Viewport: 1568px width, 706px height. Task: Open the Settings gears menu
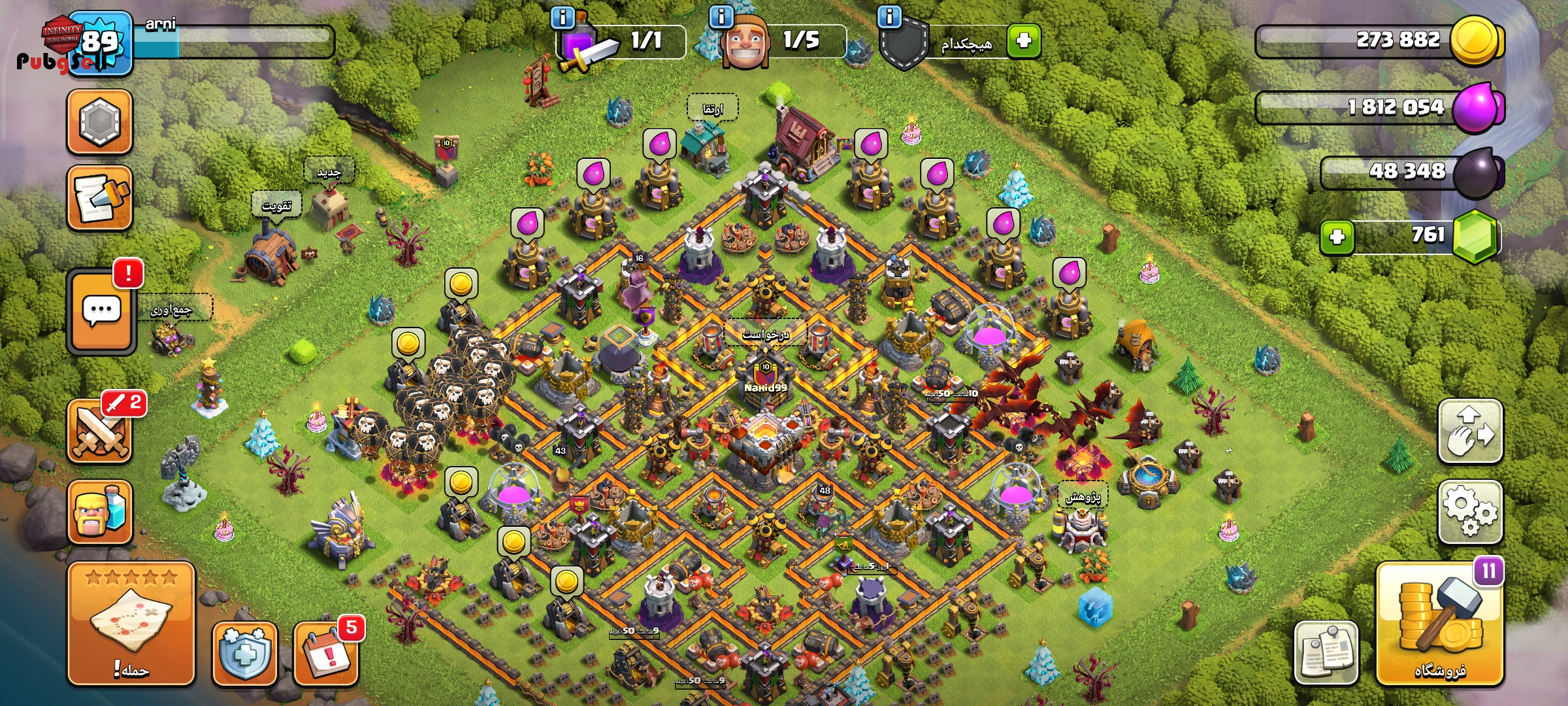coord(1470,511)
